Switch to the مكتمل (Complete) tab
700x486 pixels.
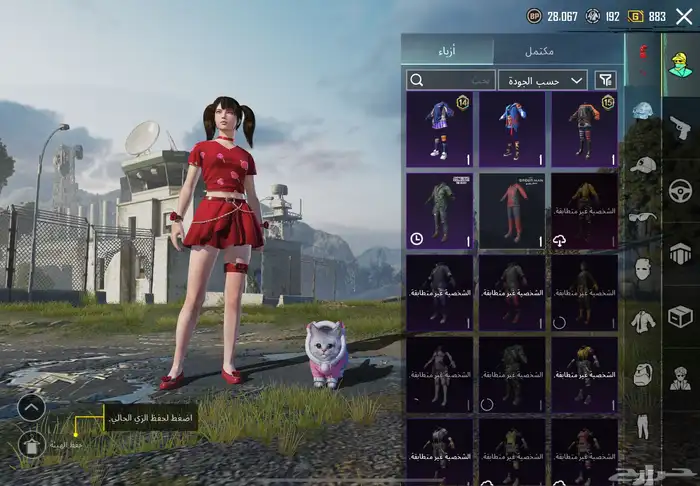click(x=558, y=51)
